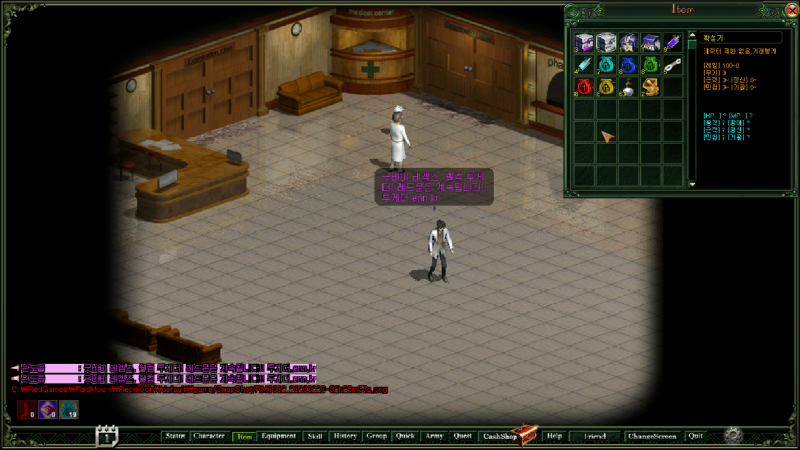Open the Equipment menu
This screenshot has width=800, height=450.
(279, 436)
